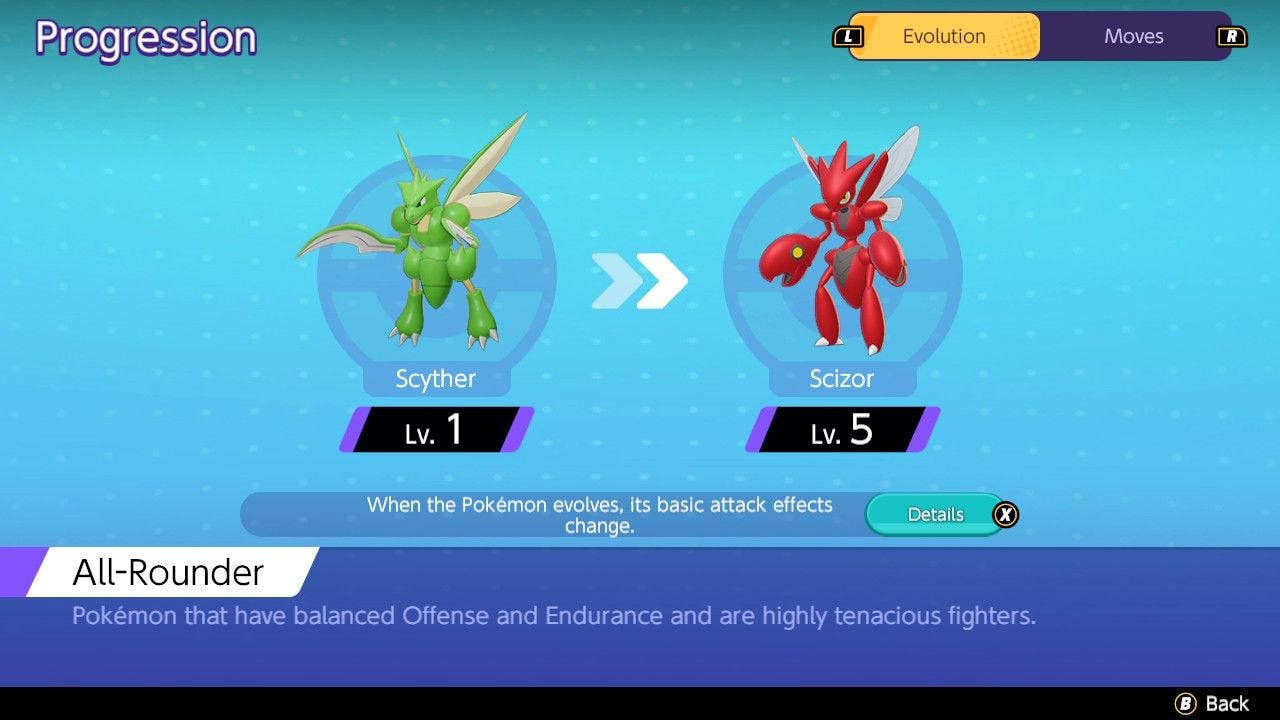The height and width of the screenshot is (720, 1280).
Task: Select the Scyther Pokémon model
Action: coord(430,240)
